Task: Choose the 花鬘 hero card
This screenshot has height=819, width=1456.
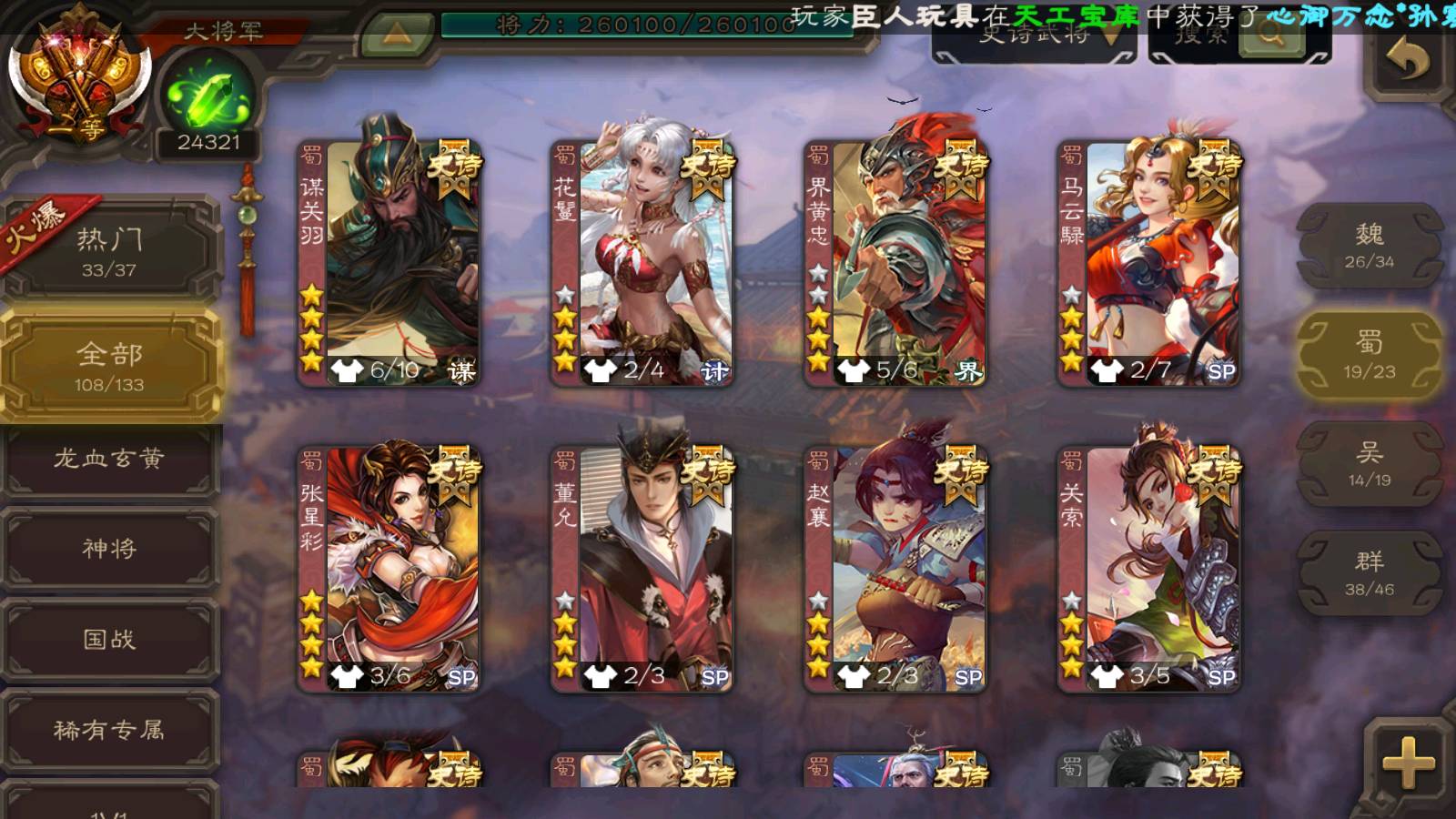Action: point(642,262)
